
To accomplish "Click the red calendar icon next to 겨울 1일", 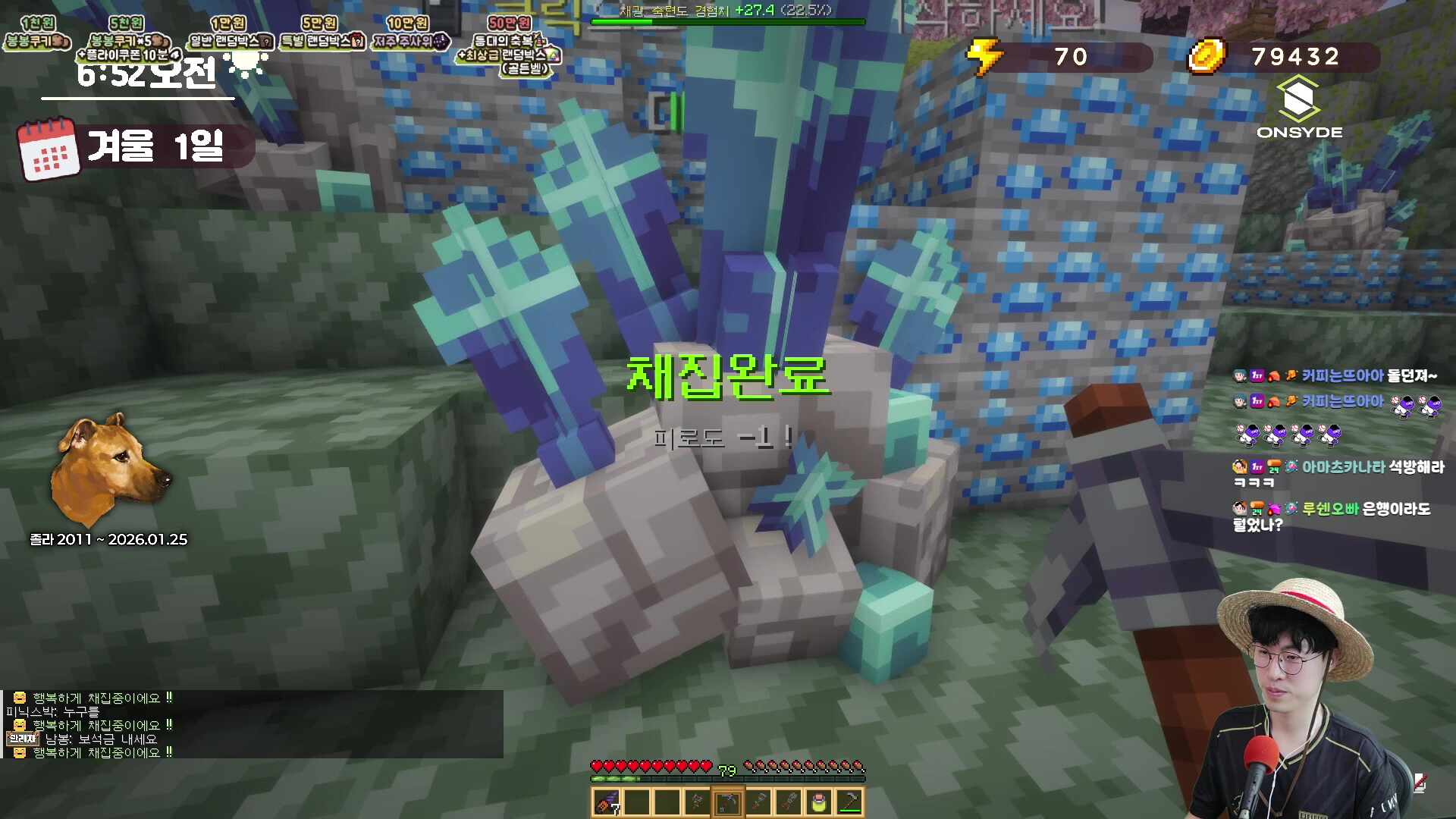I will click(x=47, y=146).
